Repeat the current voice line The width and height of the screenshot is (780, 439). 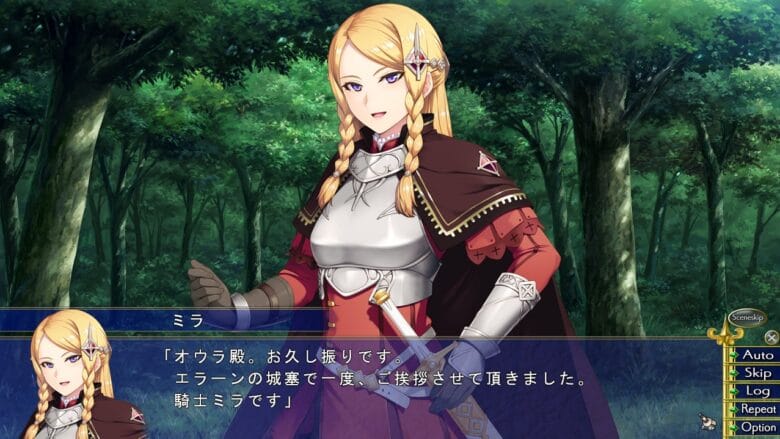coord(757,408)
